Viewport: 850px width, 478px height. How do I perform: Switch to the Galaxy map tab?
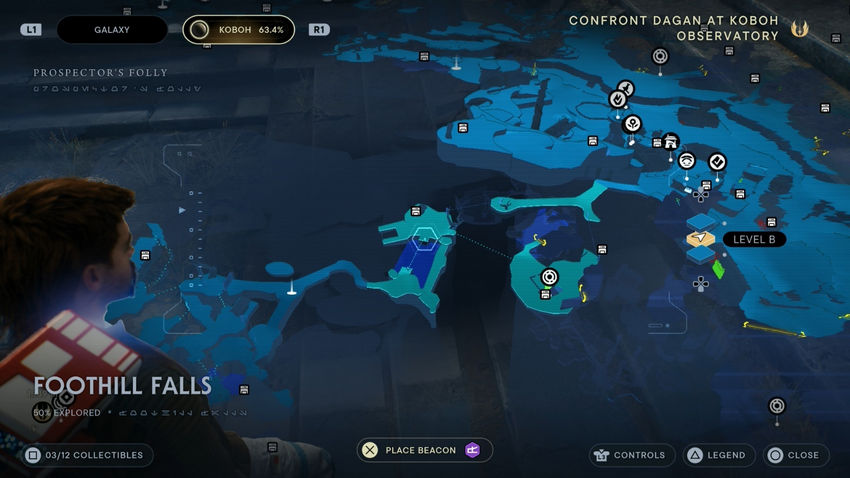[111, 30]
